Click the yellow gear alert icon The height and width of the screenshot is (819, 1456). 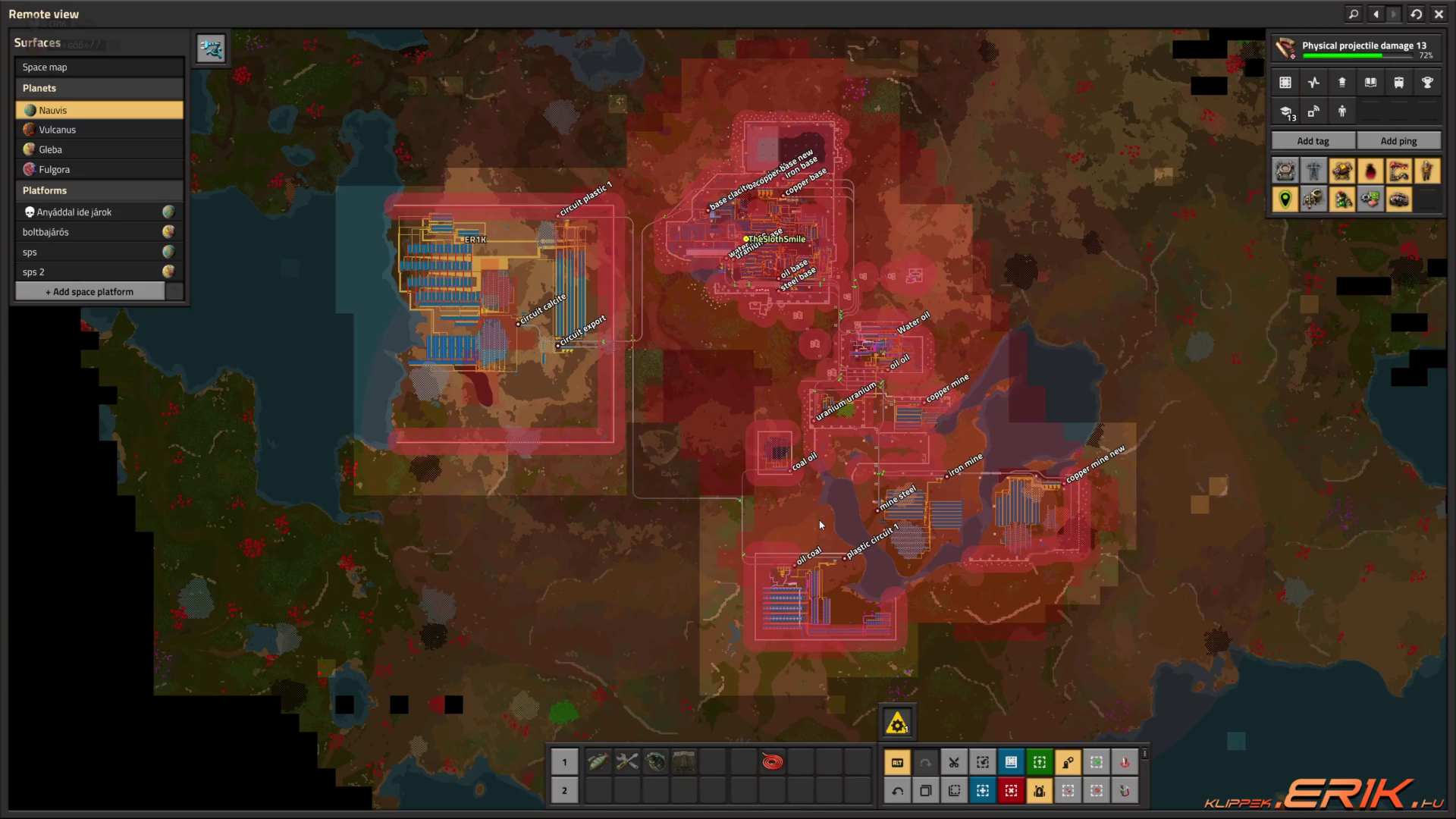(897, 723)
